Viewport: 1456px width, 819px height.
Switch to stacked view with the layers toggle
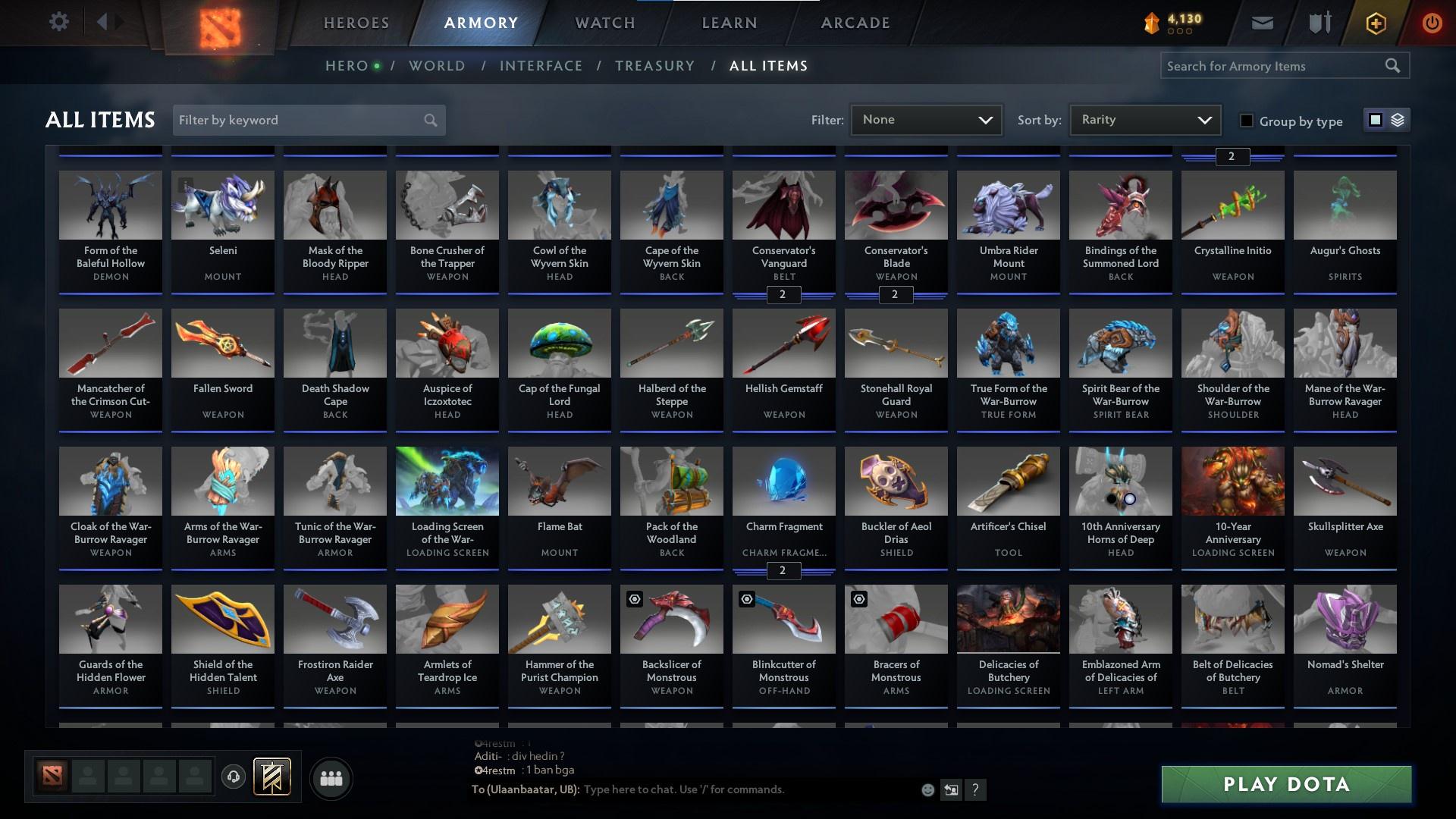point(1396,120)
